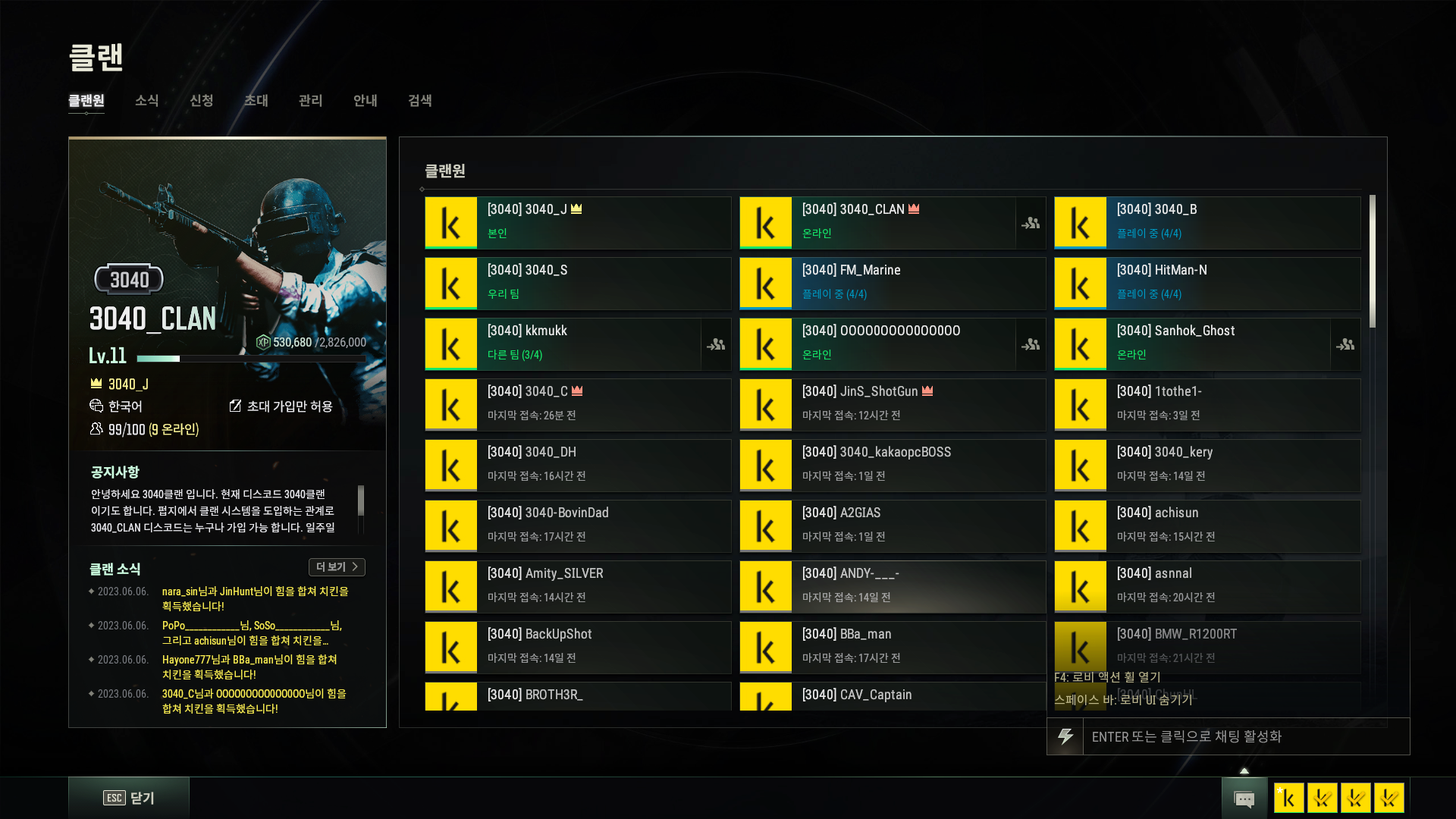
Task: Open the 신청 tab
Action: pos(201,101)
